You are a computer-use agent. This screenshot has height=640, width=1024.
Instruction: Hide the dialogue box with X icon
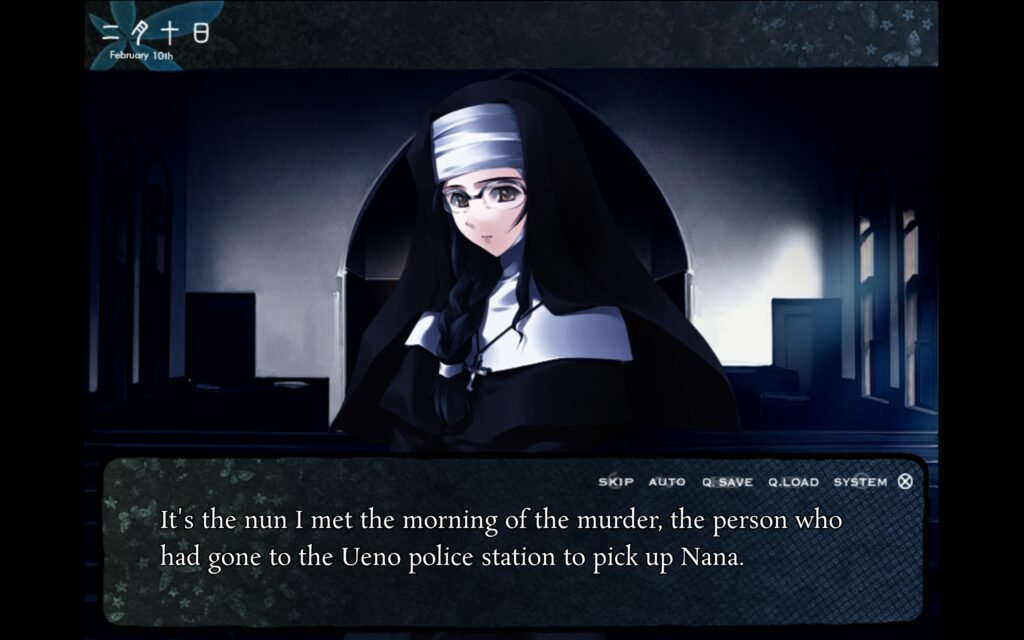tap(905, 481)
